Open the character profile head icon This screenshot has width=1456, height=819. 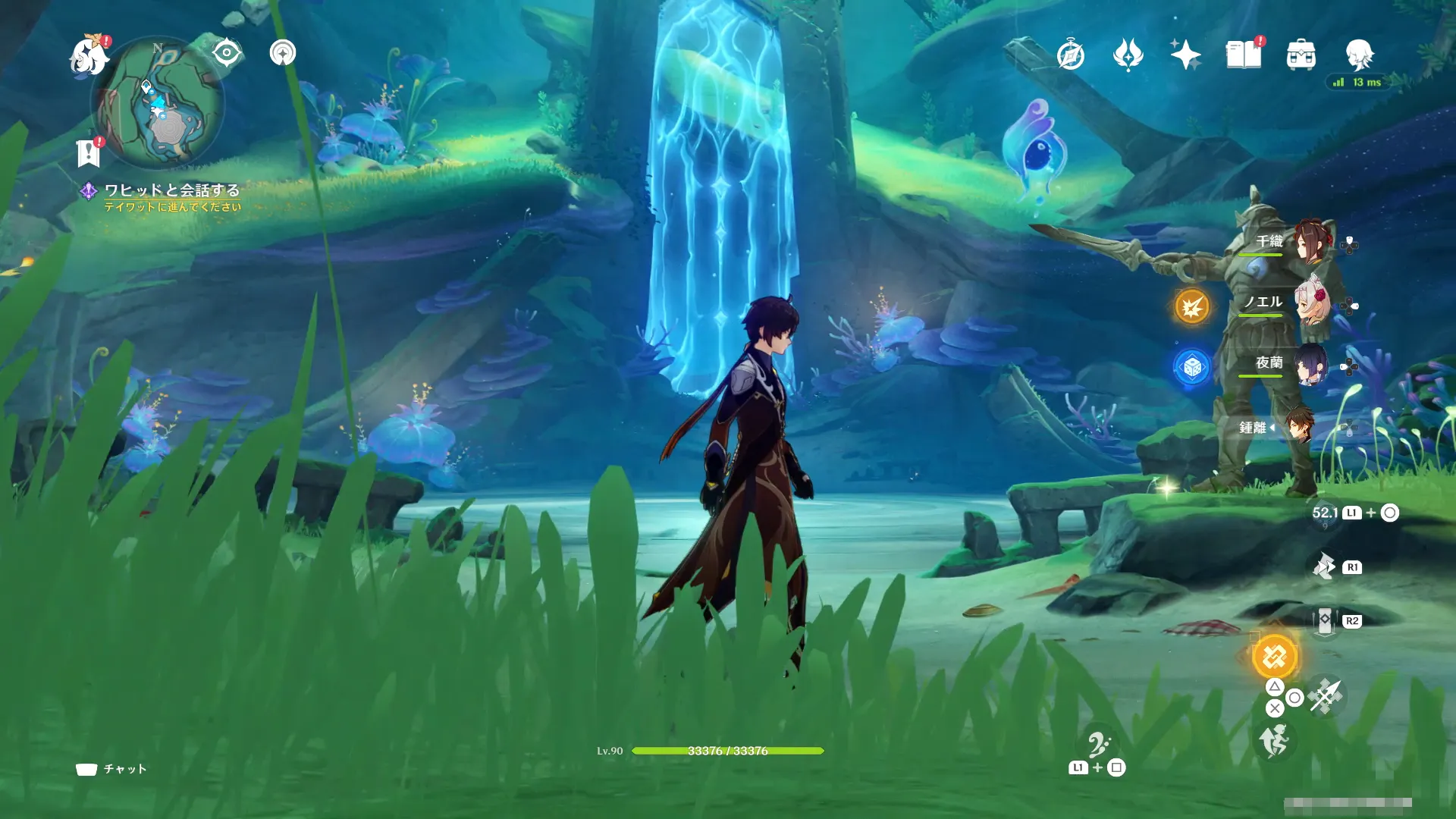(1359, 55)
